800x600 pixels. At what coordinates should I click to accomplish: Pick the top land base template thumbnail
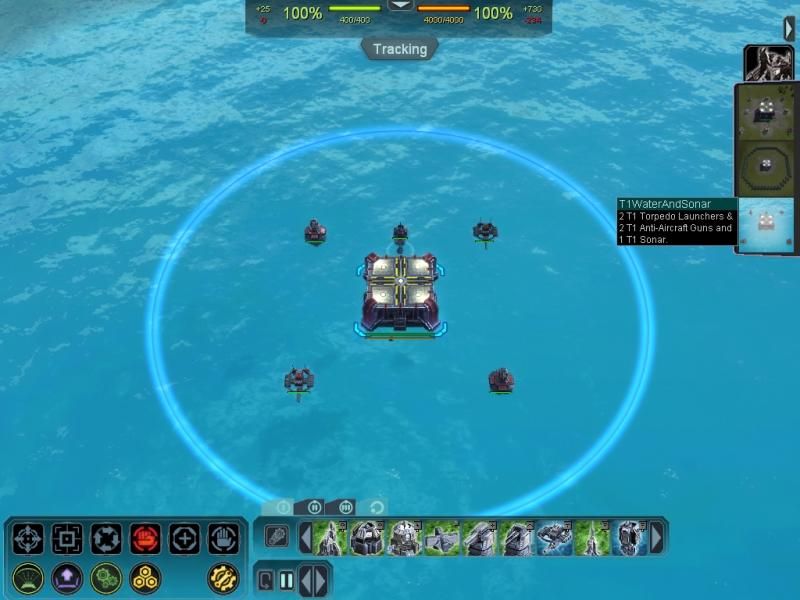click(766, 111)
